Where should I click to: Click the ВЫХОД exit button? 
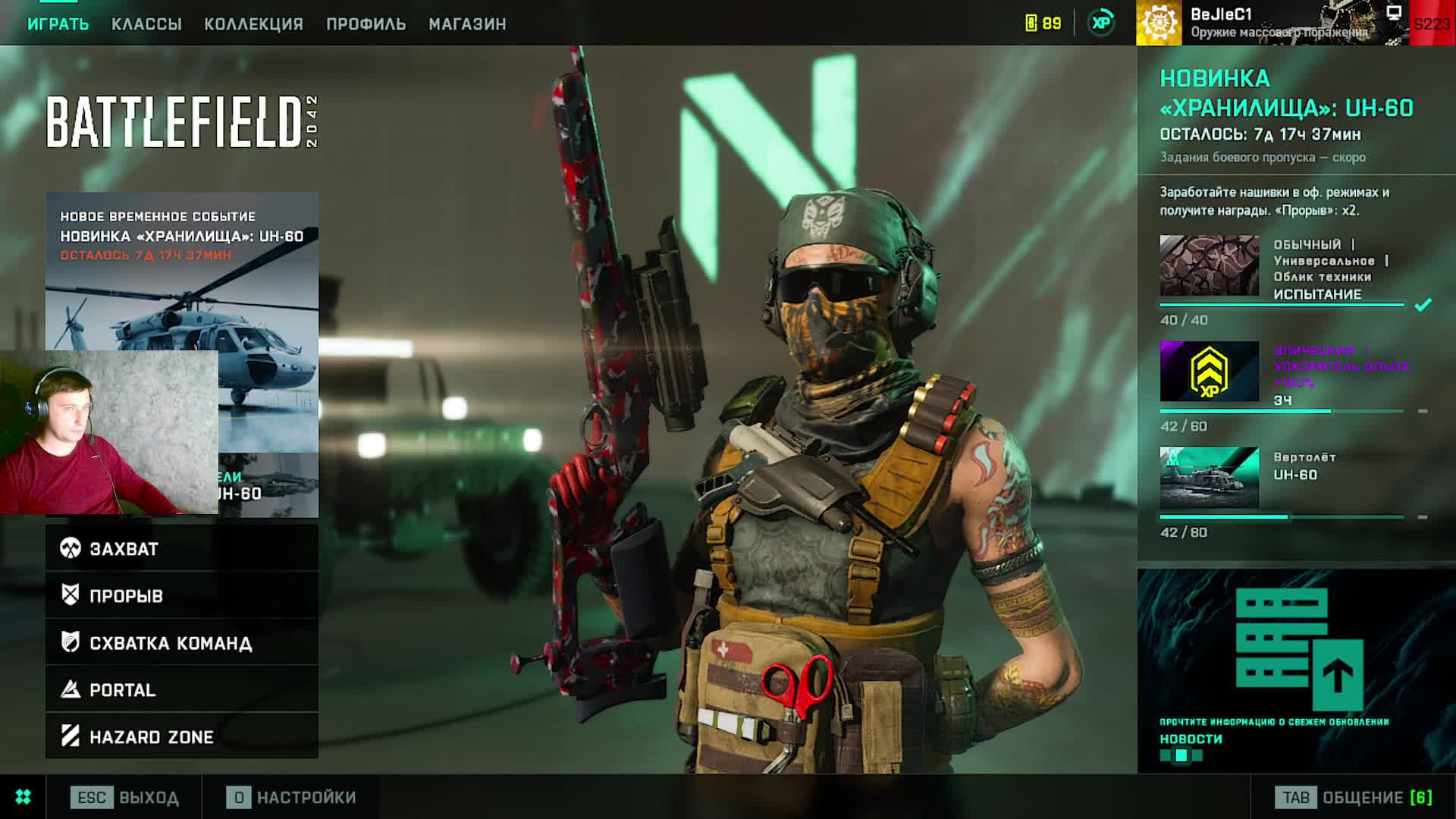click(125, 797)
